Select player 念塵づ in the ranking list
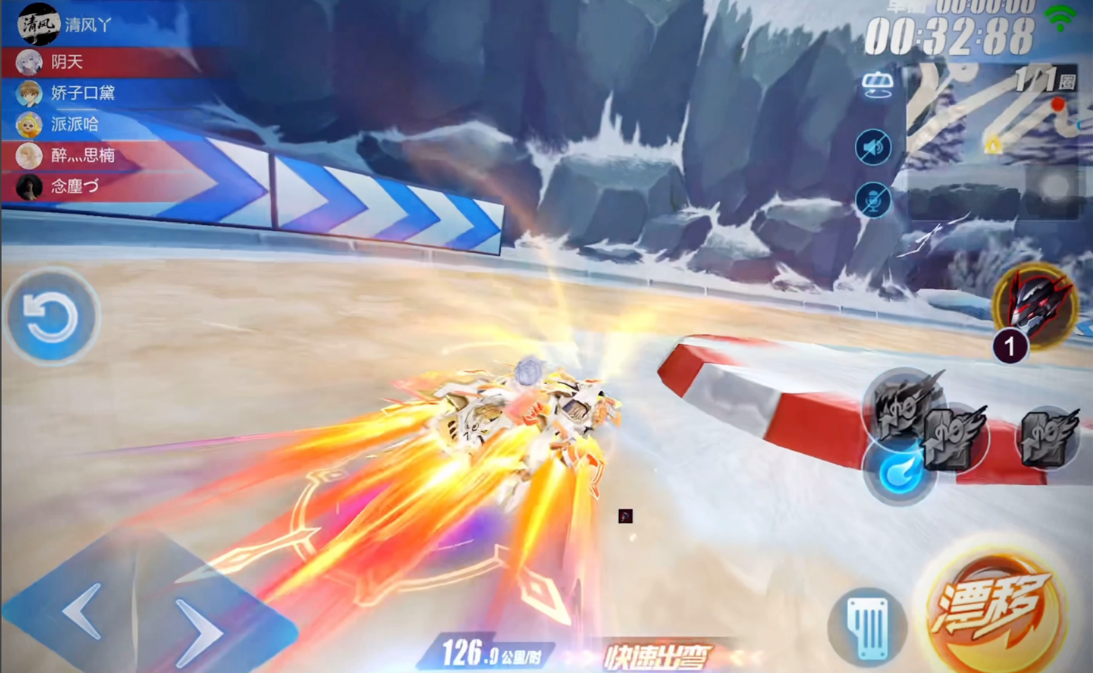 coord(75,186)
